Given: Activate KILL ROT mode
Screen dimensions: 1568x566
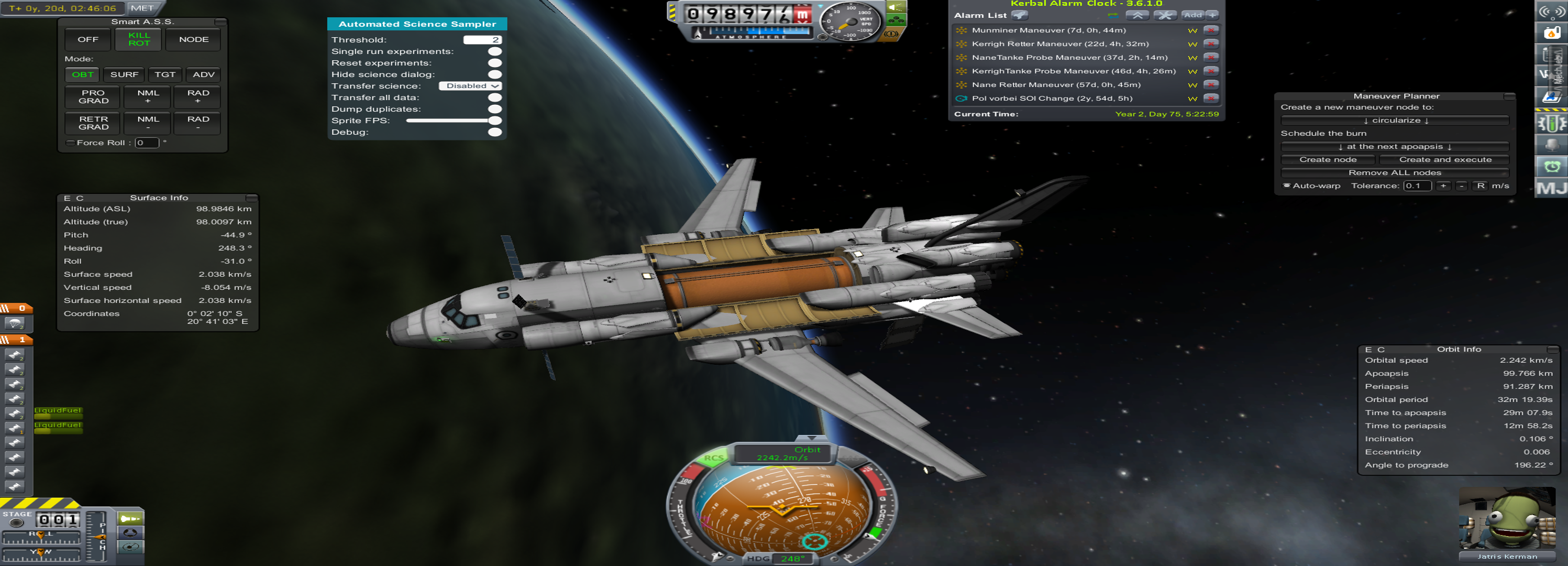Looking at the screenshot, I should coord(139,40).
